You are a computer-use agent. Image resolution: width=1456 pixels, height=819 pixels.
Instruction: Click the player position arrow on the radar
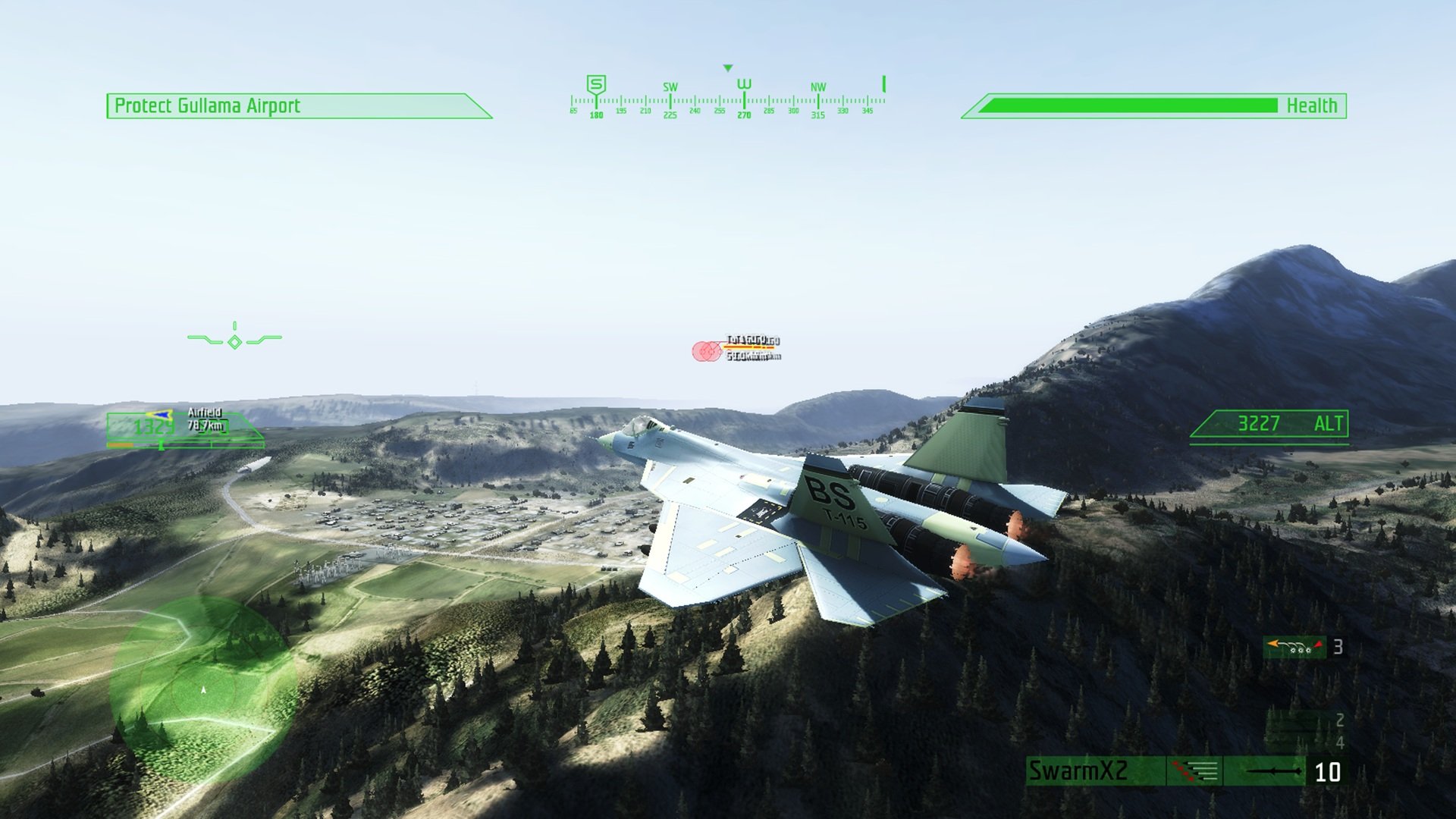point(202,692)
